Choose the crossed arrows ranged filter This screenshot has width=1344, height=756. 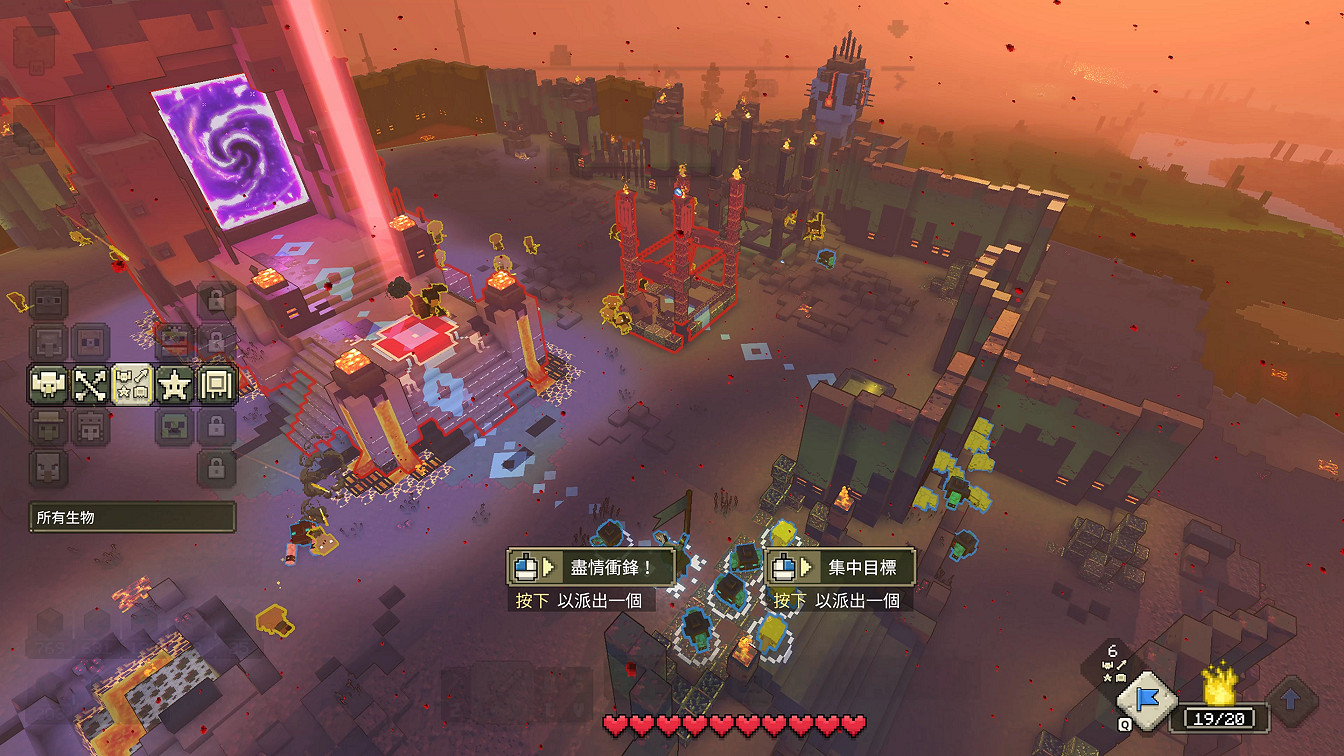point(90,384)
